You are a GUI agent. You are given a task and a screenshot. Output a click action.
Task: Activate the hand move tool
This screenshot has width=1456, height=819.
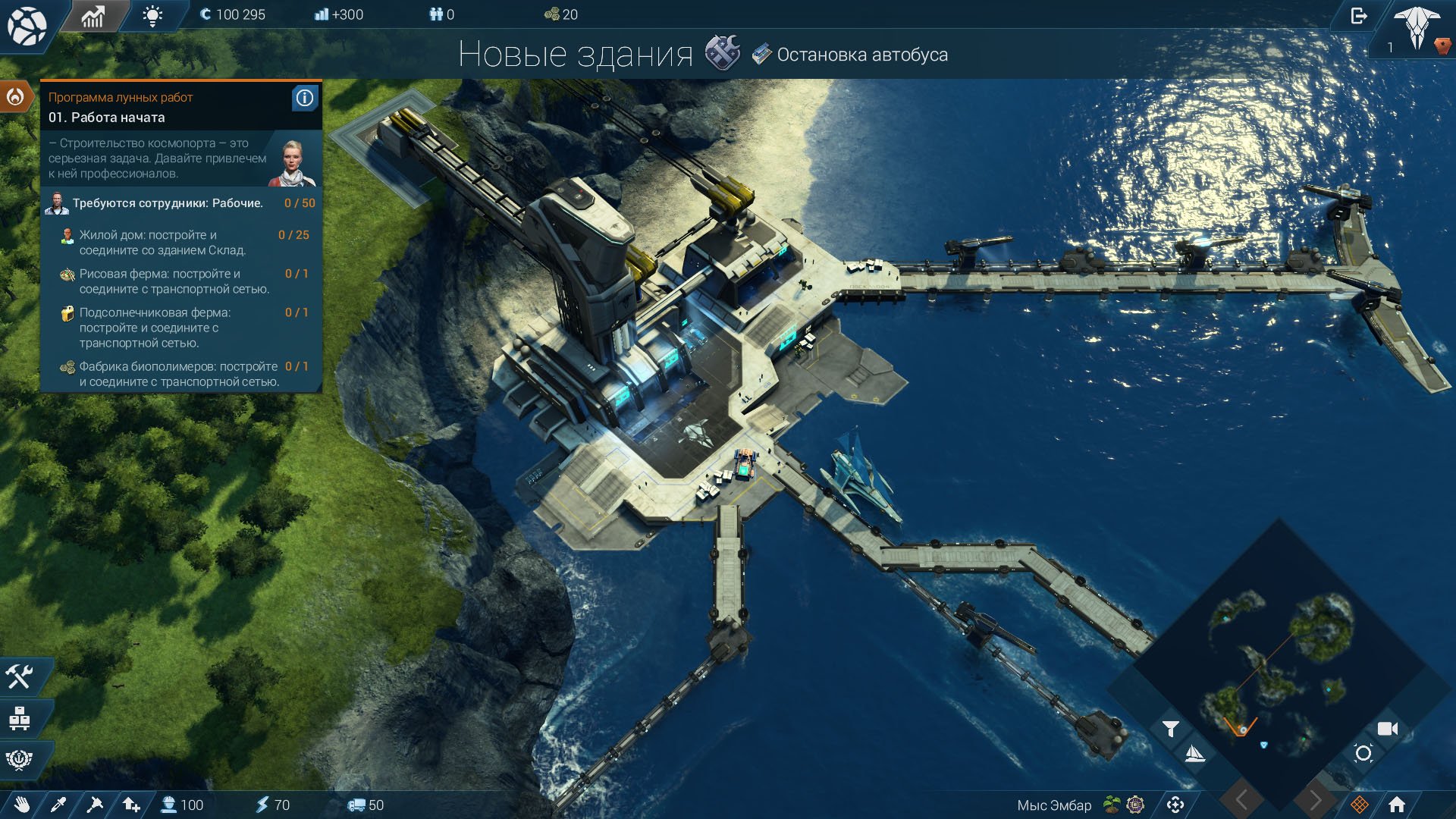(21, 805)
